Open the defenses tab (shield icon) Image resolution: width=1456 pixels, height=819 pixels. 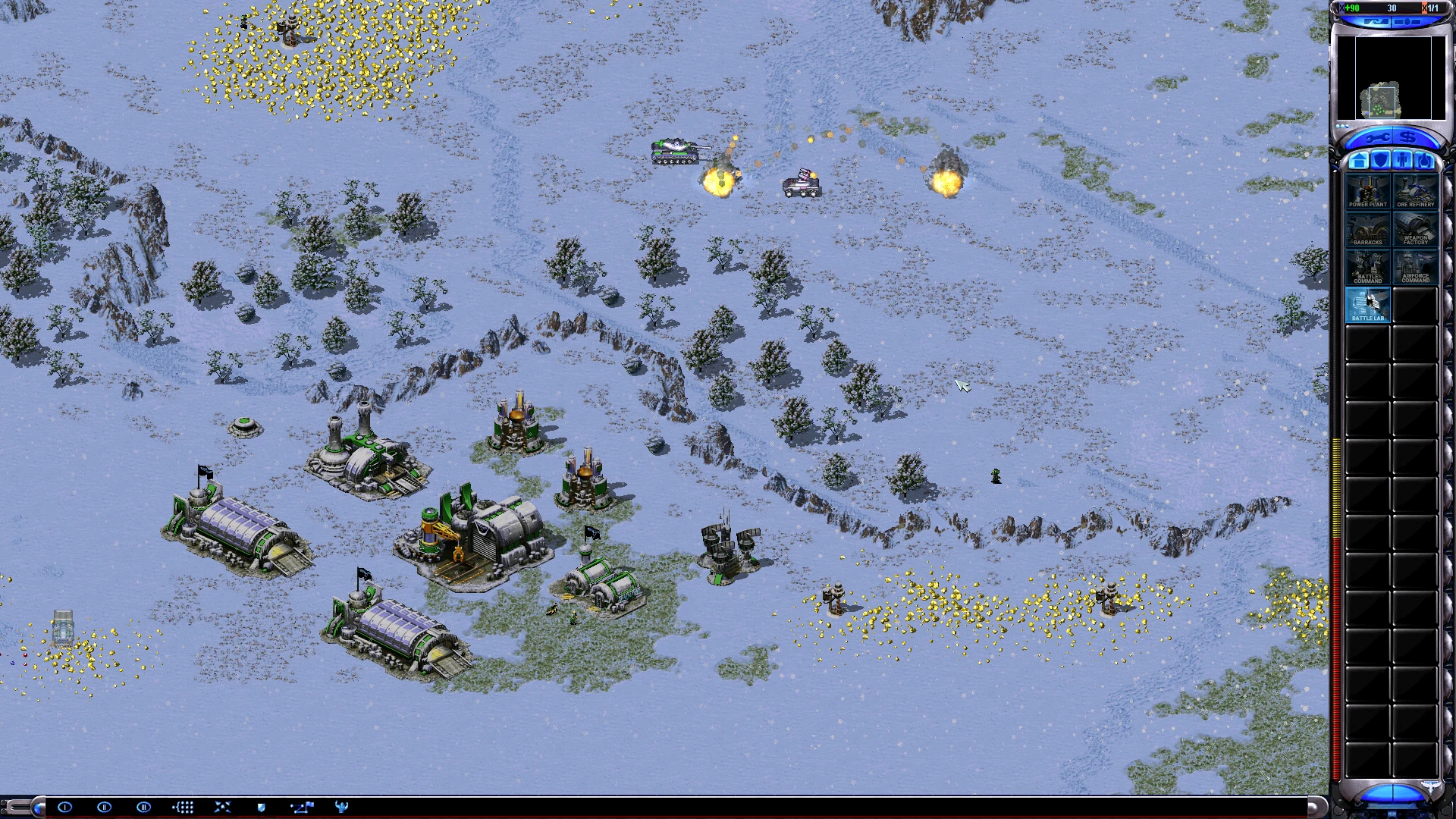point(1381,161)
